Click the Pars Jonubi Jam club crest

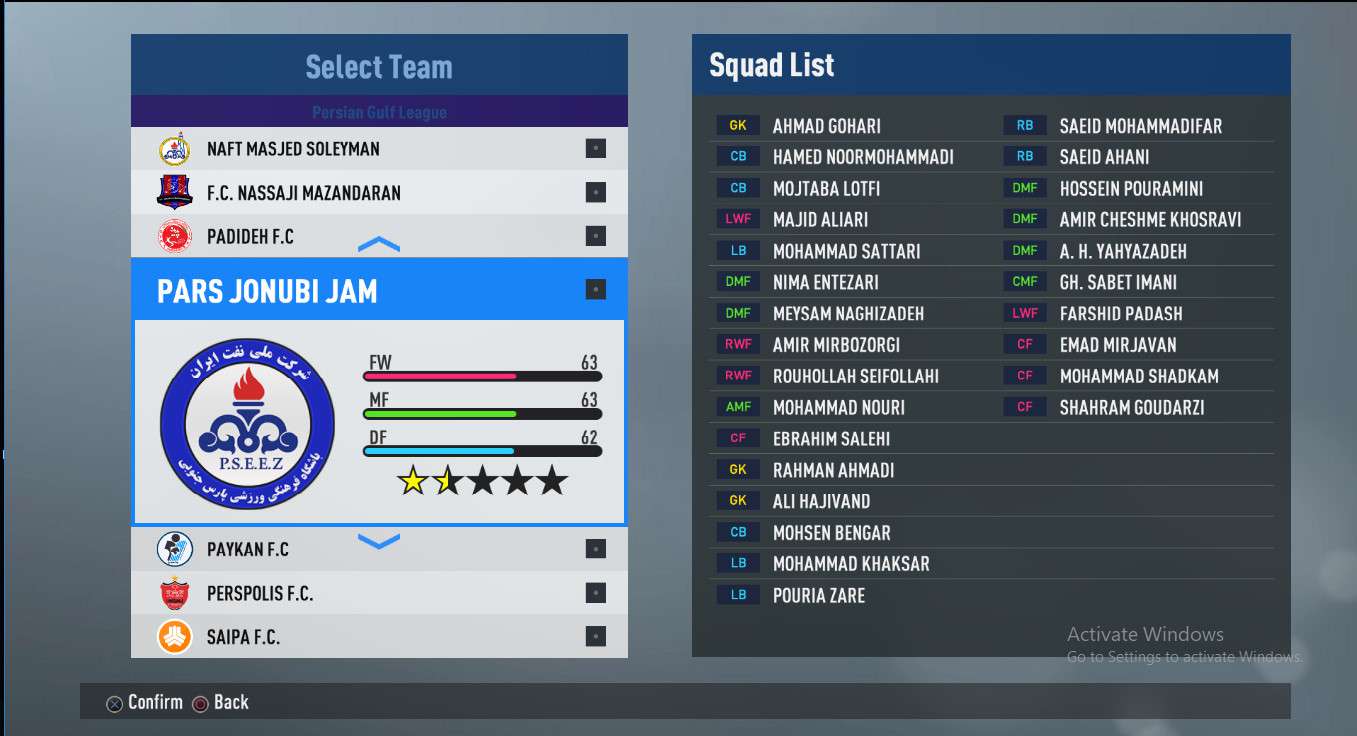click(248, 423)
